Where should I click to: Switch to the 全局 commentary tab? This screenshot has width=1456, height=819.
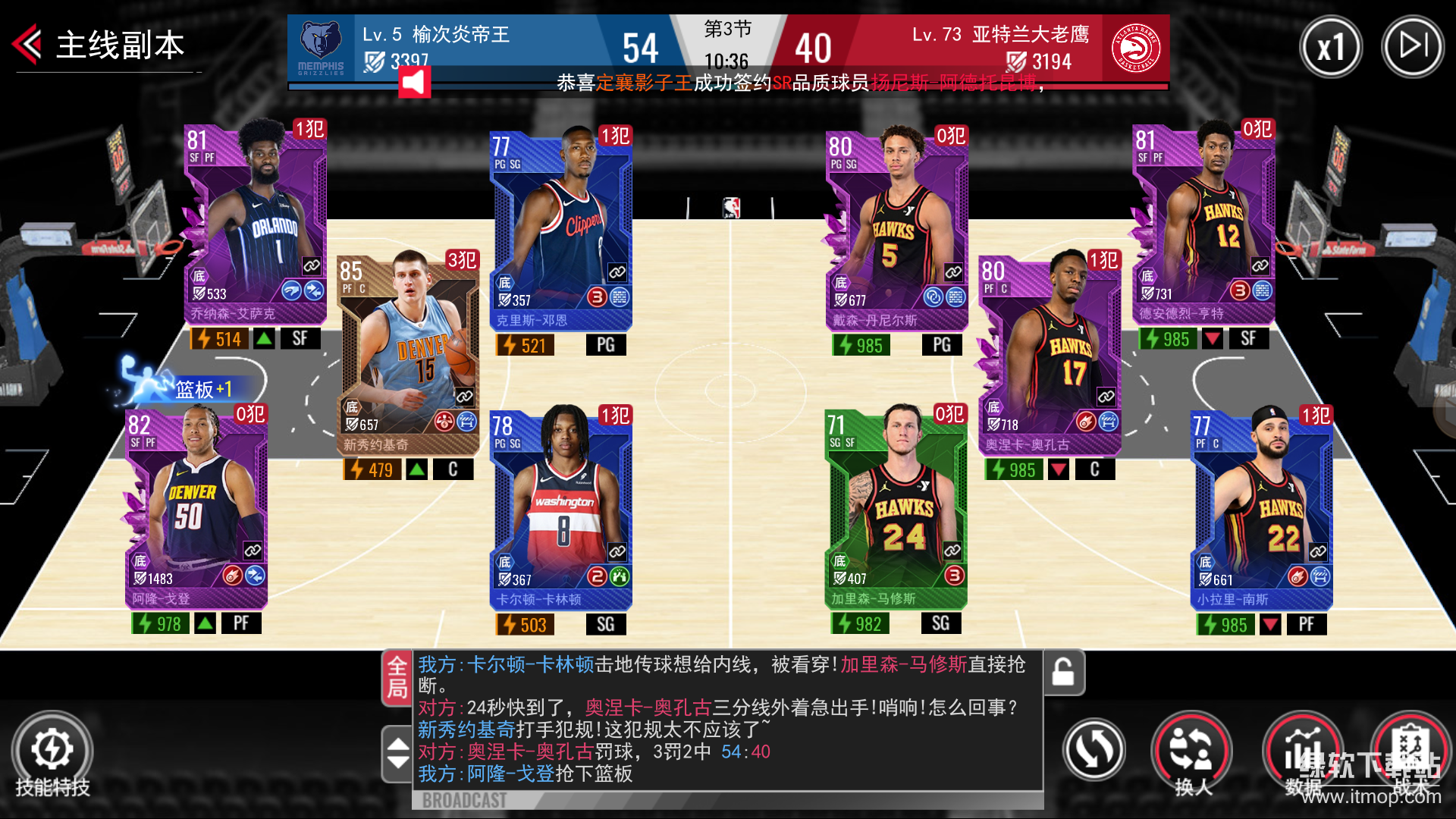coord(396,675)
